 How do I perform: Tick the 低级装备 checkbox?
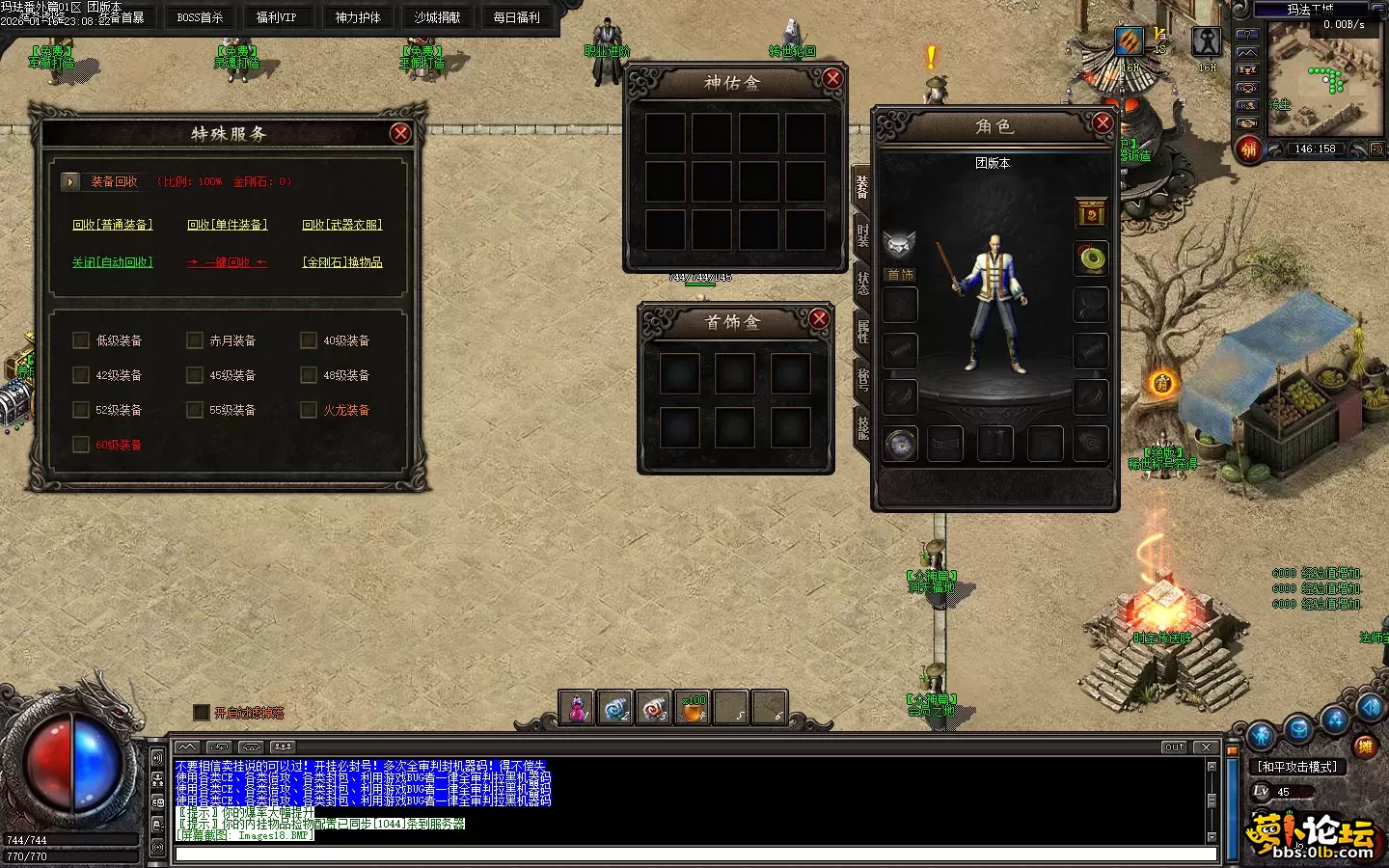pyautogui.click(x=81, y=340)
